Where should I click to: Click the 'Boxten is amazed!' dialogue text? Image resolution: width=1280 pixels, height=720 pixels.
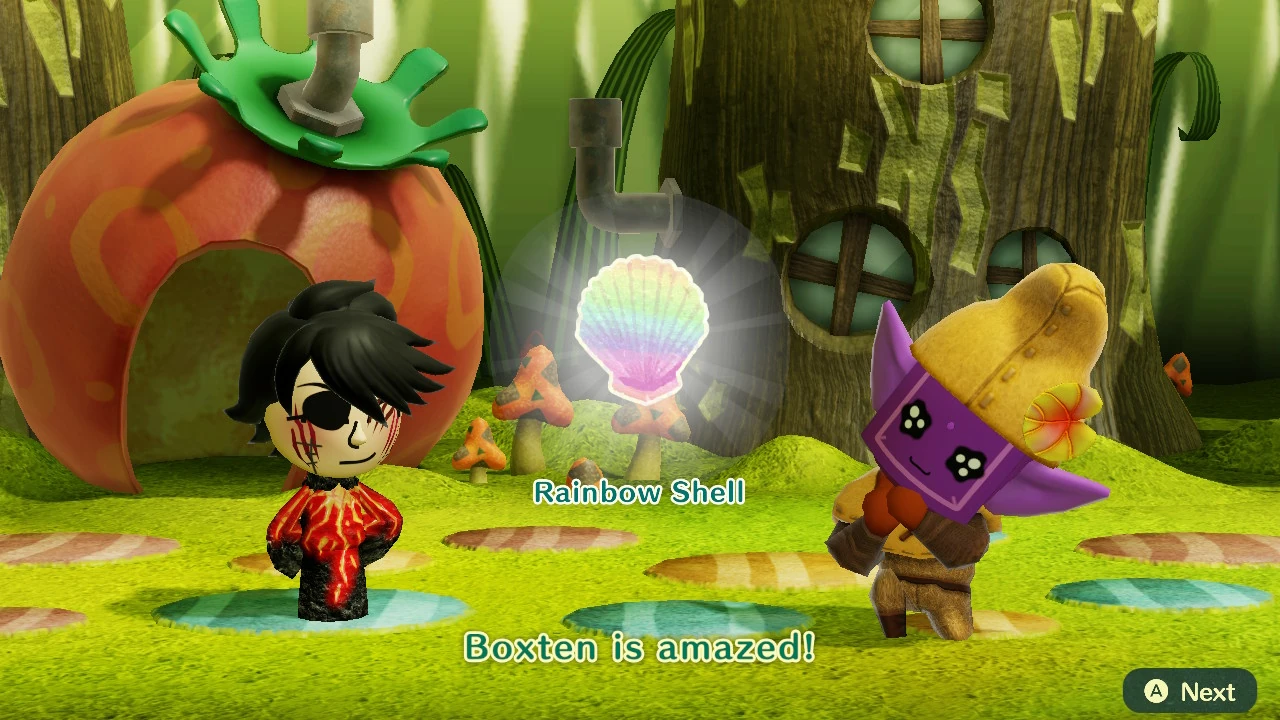tap(640, 649)
